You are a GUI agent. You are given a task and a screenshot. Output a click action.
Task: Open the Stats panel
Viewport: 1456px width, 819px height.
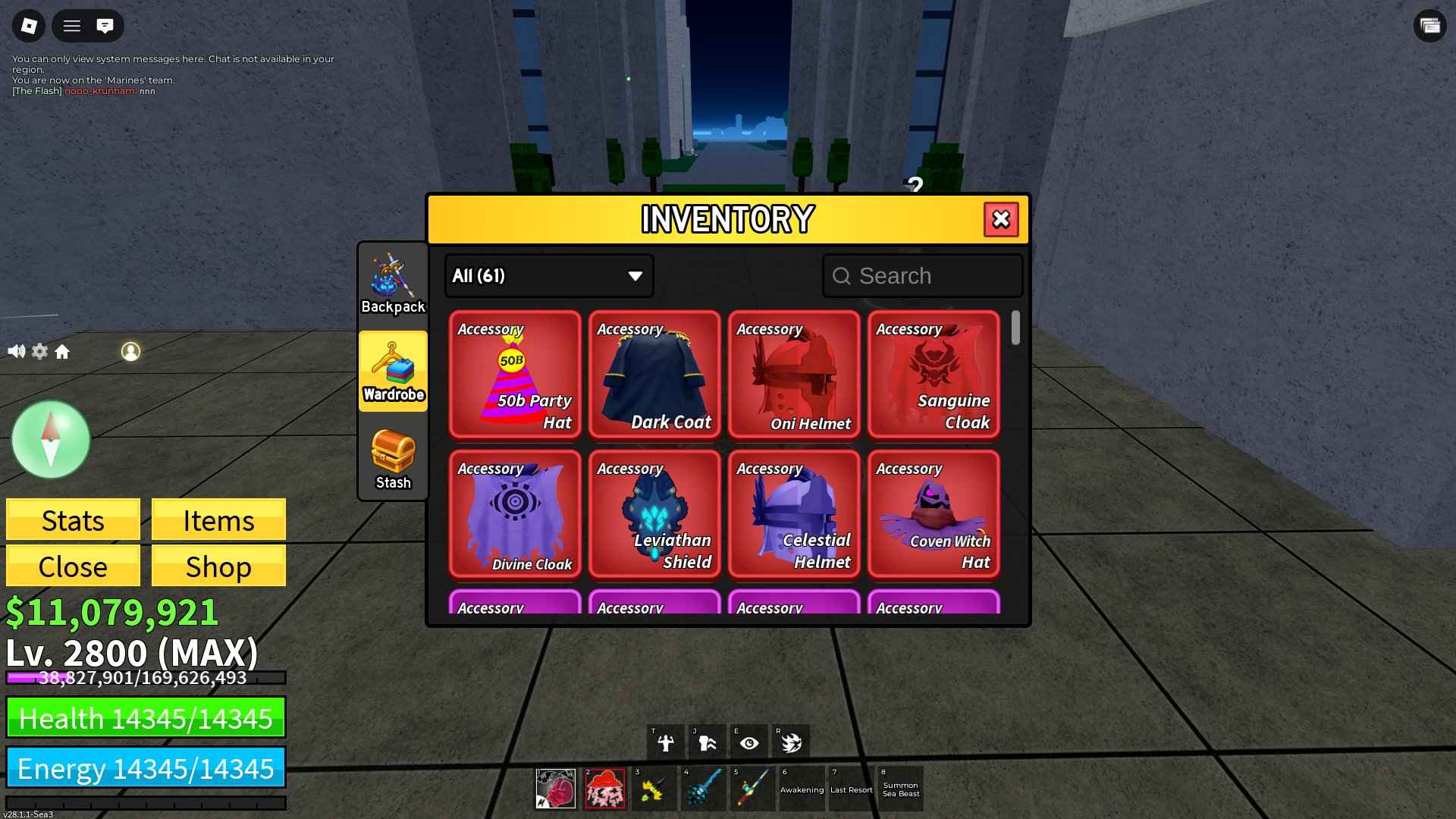click(x=72, y=520)
